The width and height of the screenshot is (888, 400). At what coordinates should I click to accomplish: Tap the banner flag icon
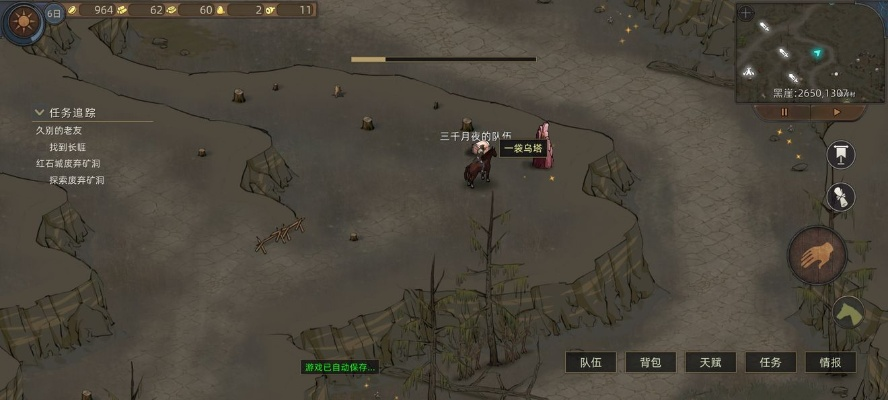click(x=841, y=153)
